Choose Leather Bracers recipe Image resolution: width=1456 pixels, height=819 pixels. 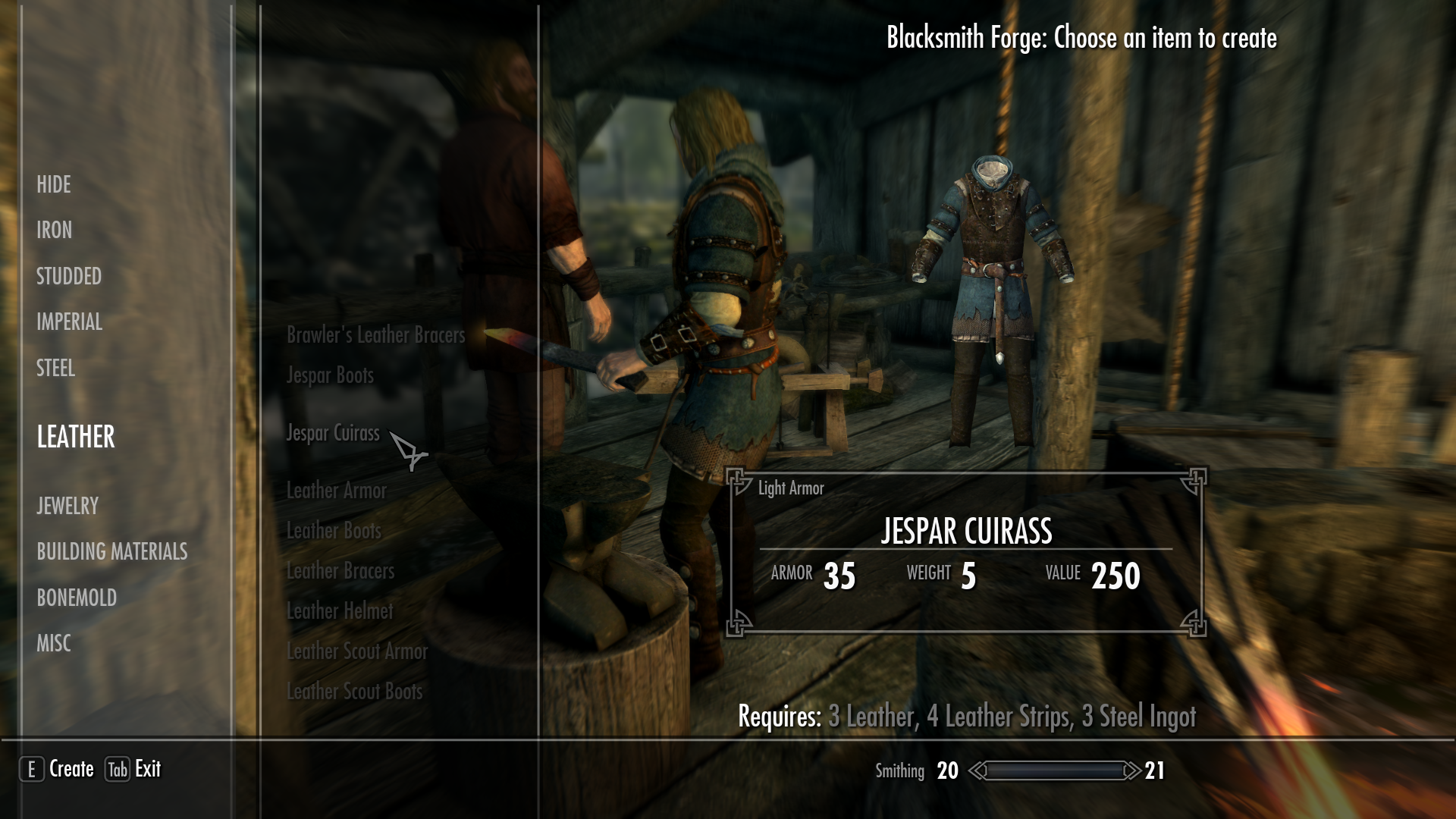pos(340,571)
